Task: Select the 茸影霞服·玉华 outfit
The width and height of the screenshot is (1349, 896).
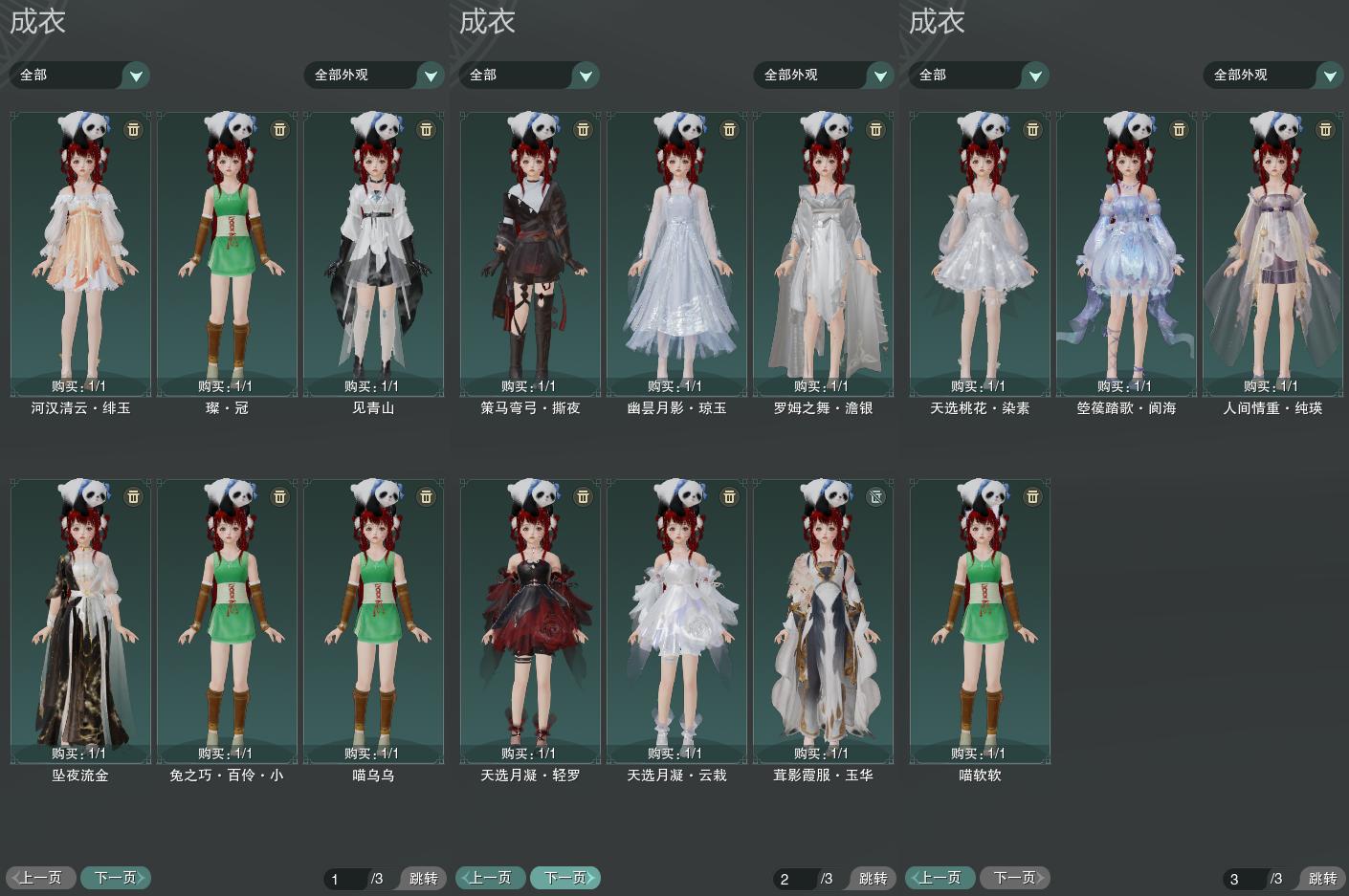Action: point(823,622)
